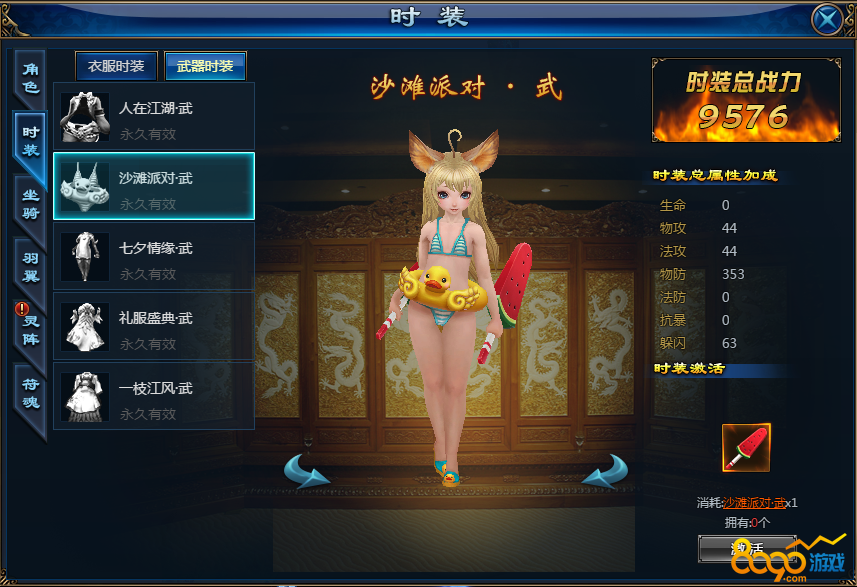The width and height of the screenshot is (857, 587).
Task: Rotate the character with the right arrow
Action: click(x=605, y=470)
